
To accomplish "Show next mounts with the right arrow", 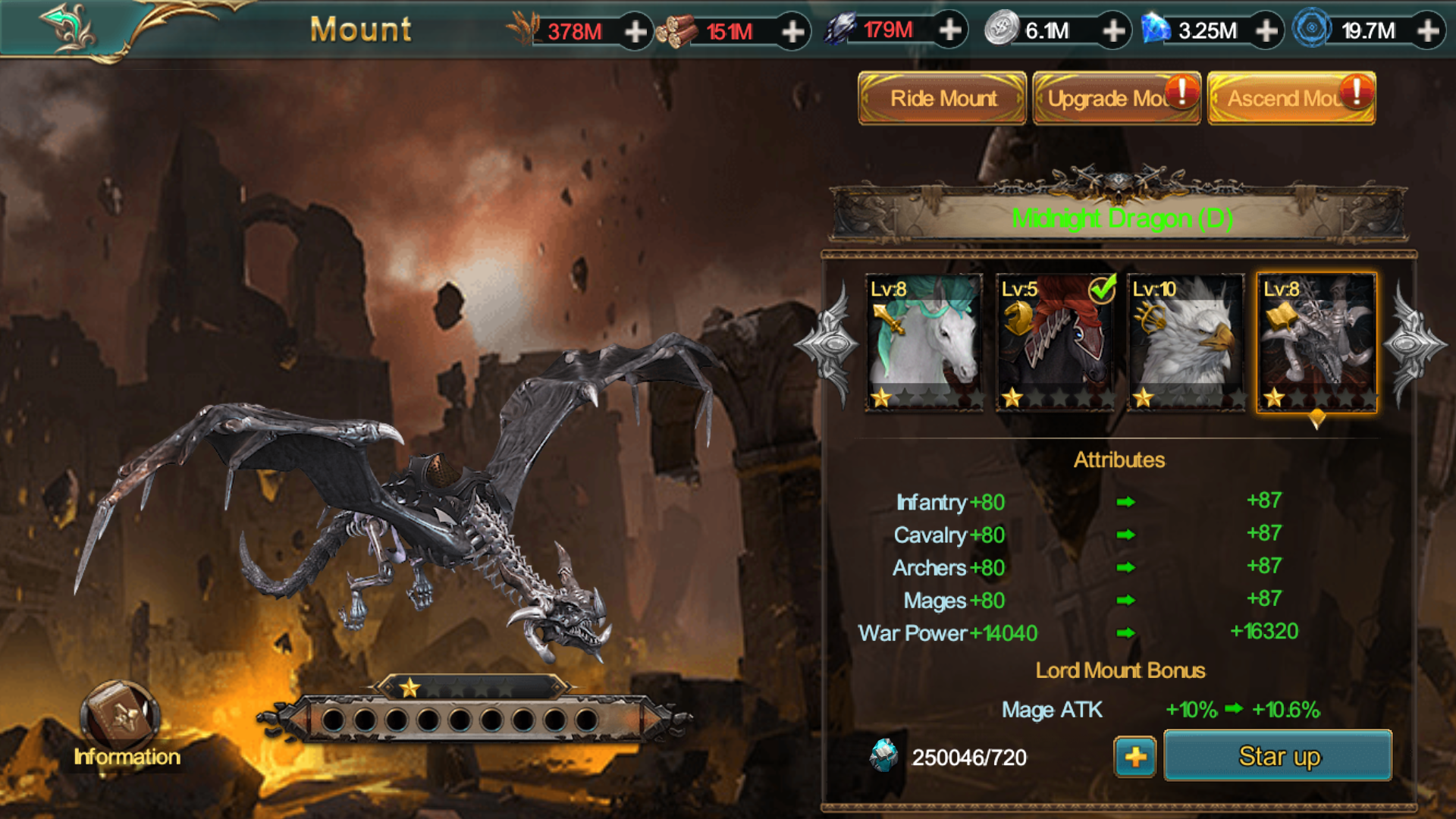I will (1412, 344).
